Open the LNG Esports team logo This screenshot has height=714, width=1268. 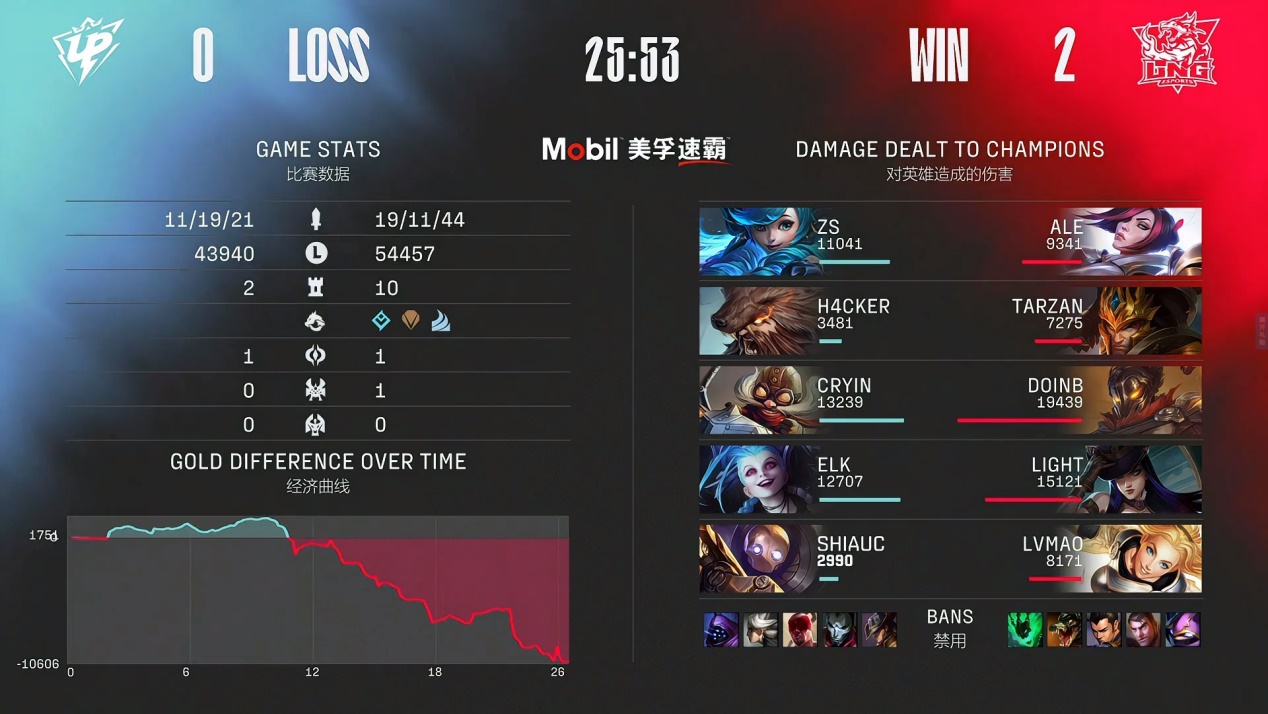point(1174,54)
